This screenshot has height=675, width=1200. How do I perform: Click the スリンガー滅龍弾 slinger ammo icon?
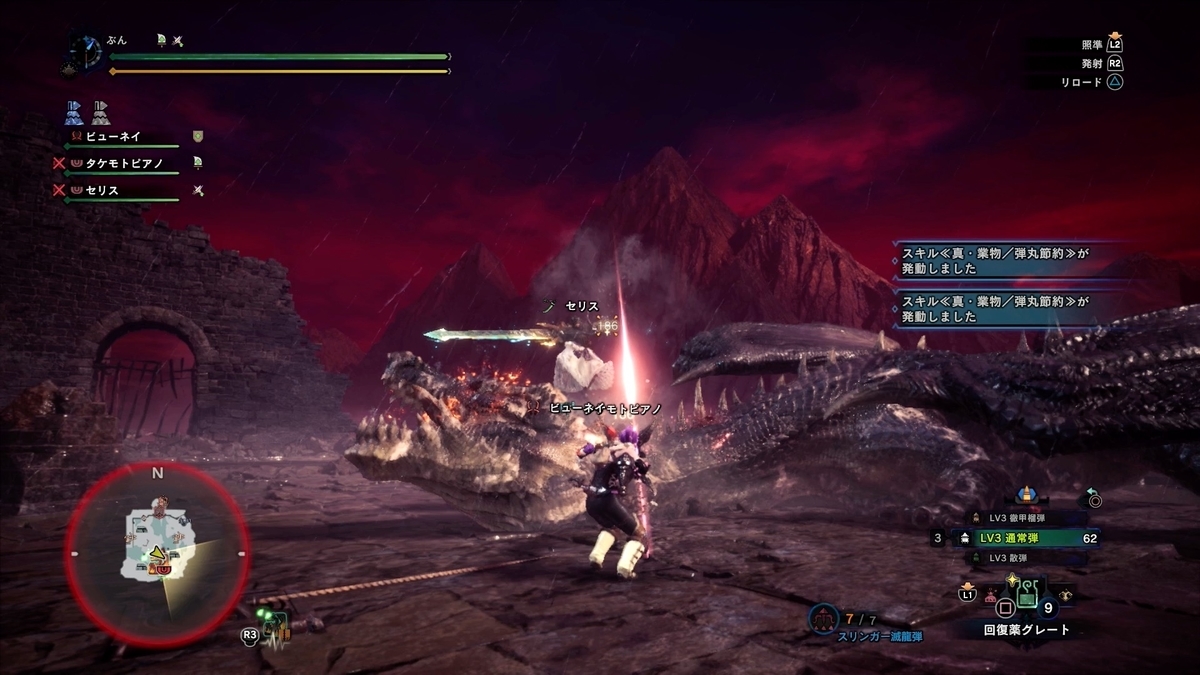tap(825, 619)
